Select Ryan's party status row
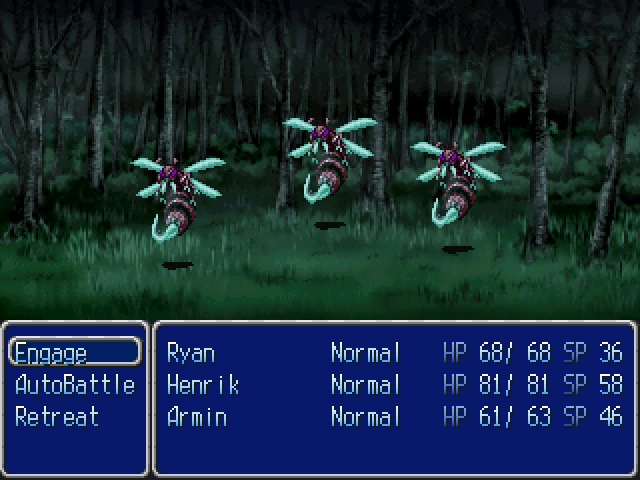 [x=394, y=352]
